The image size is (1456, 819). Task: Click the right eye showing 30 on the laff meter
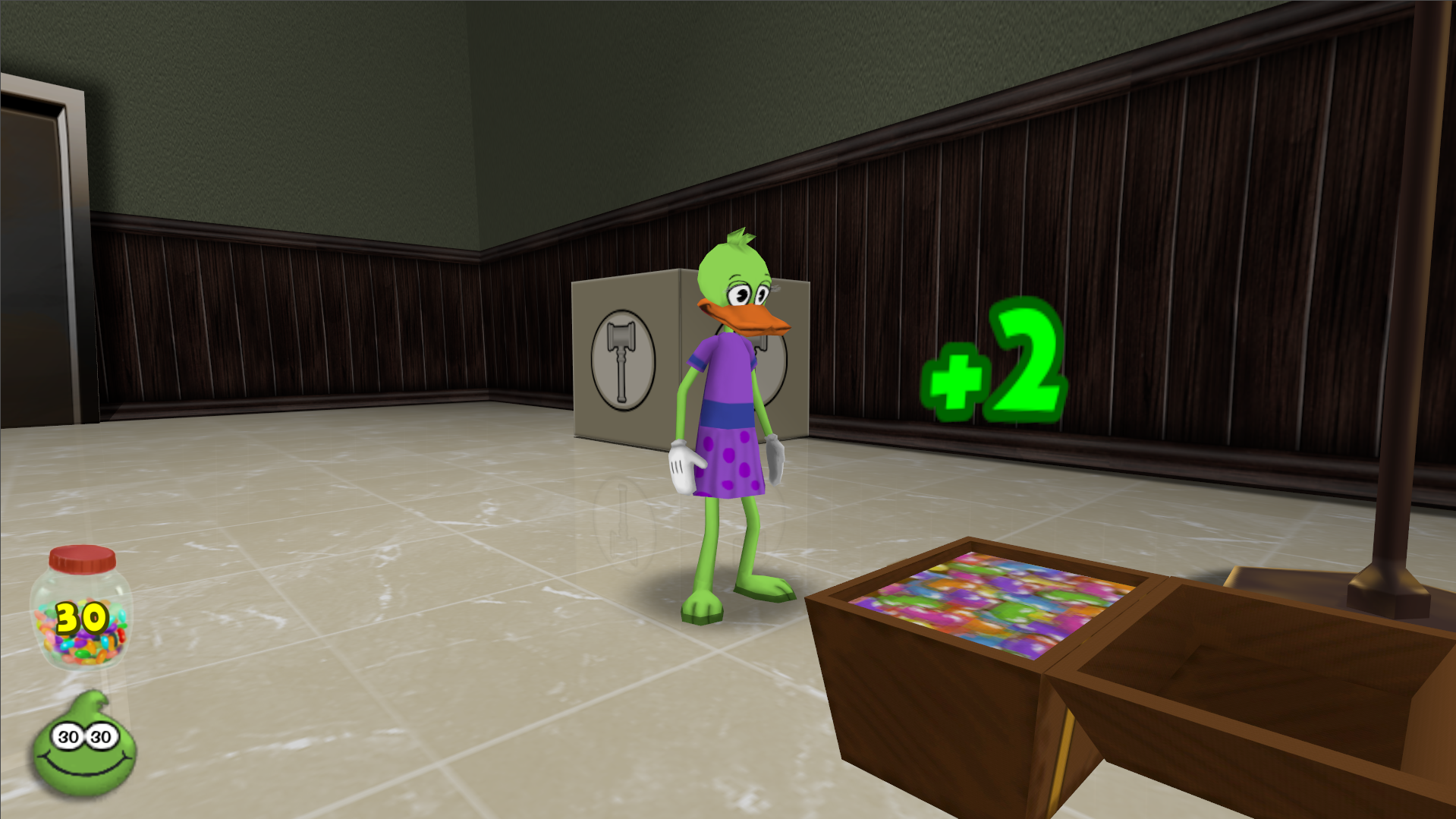pos(100,734)
